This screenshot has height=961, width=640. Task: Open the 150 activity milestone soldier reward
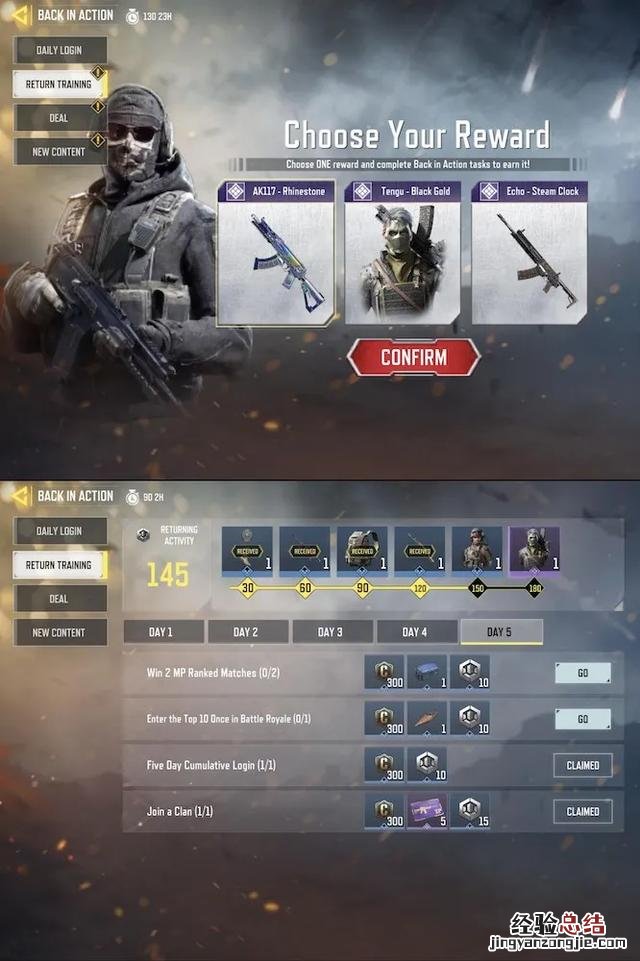click(477, 551)
